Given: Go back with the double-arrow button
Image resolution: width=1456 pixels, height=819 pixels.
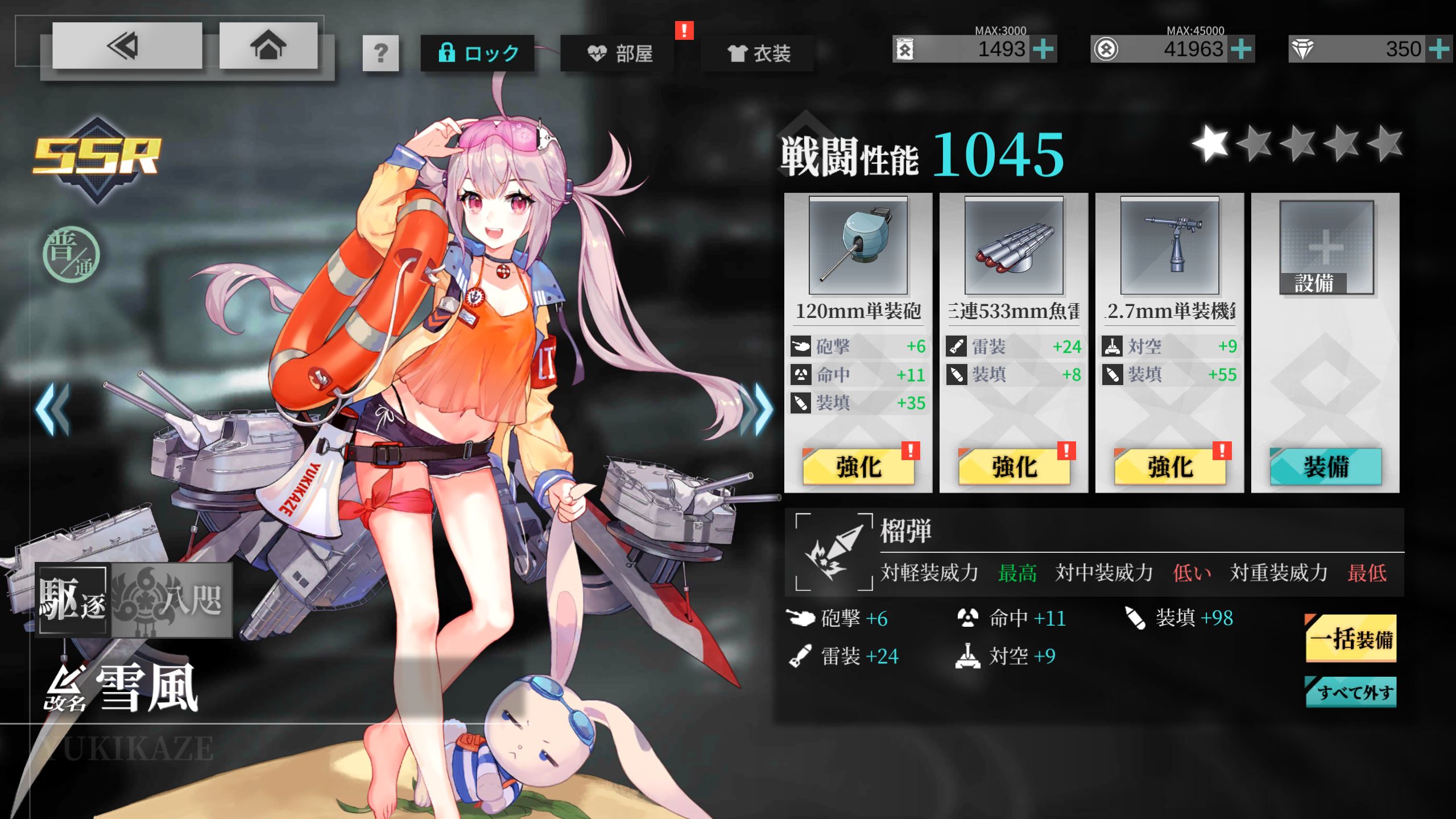Looking at the screenshot, I should 126,46.
